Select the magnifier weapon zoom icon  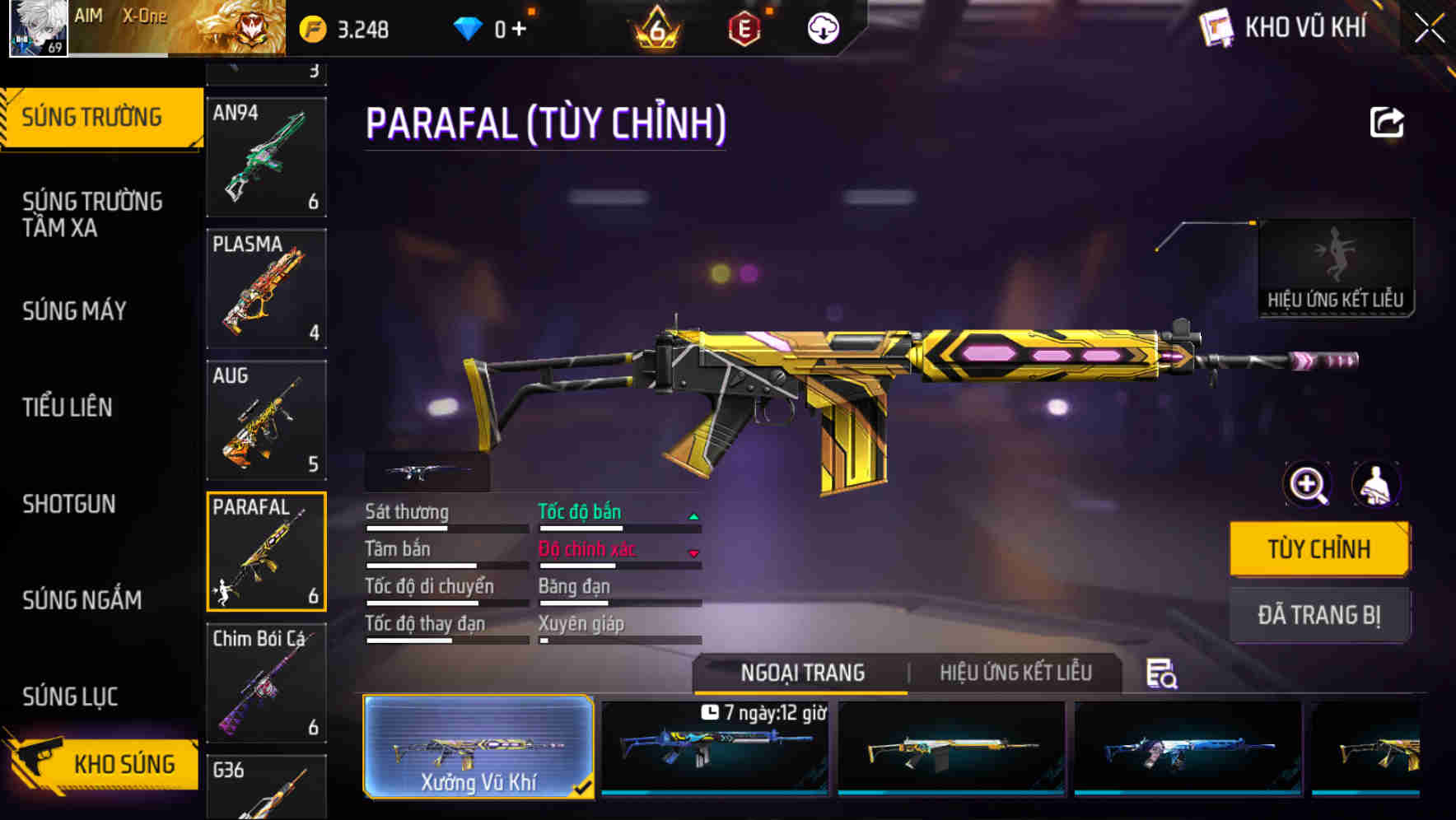click(x=1308, y=485)
